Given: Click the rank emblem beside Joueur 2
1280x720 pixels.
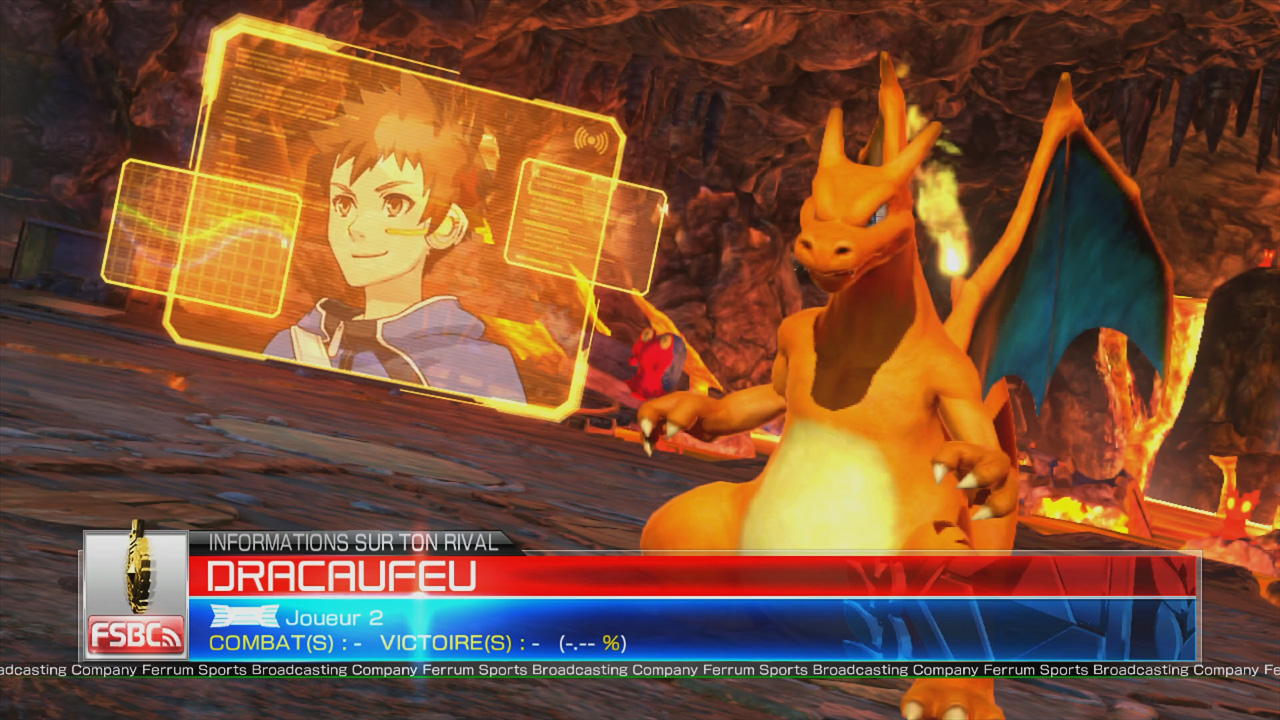Looking at the screenshot, I should [x=244, y=617].
